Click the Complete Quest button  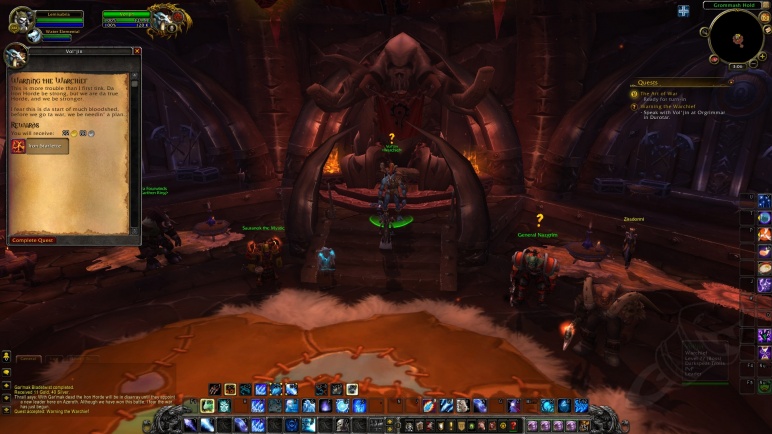click(x=33, y=240)
